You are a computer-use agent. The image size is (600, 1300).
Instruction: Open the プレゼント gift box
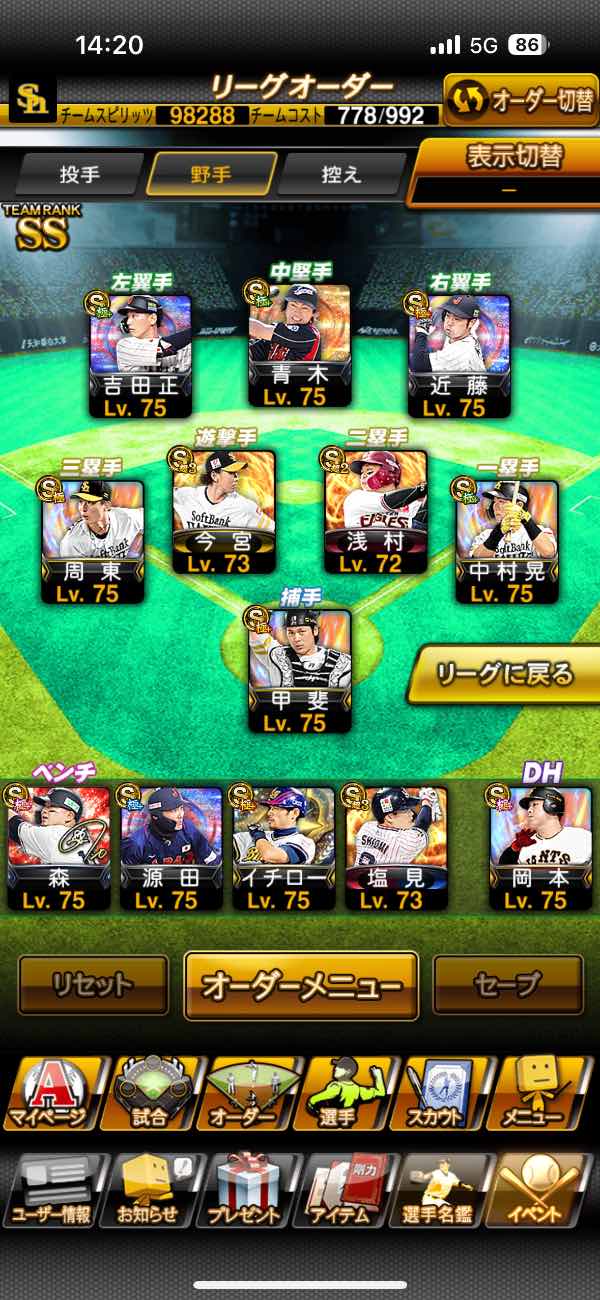point(244,1190)
